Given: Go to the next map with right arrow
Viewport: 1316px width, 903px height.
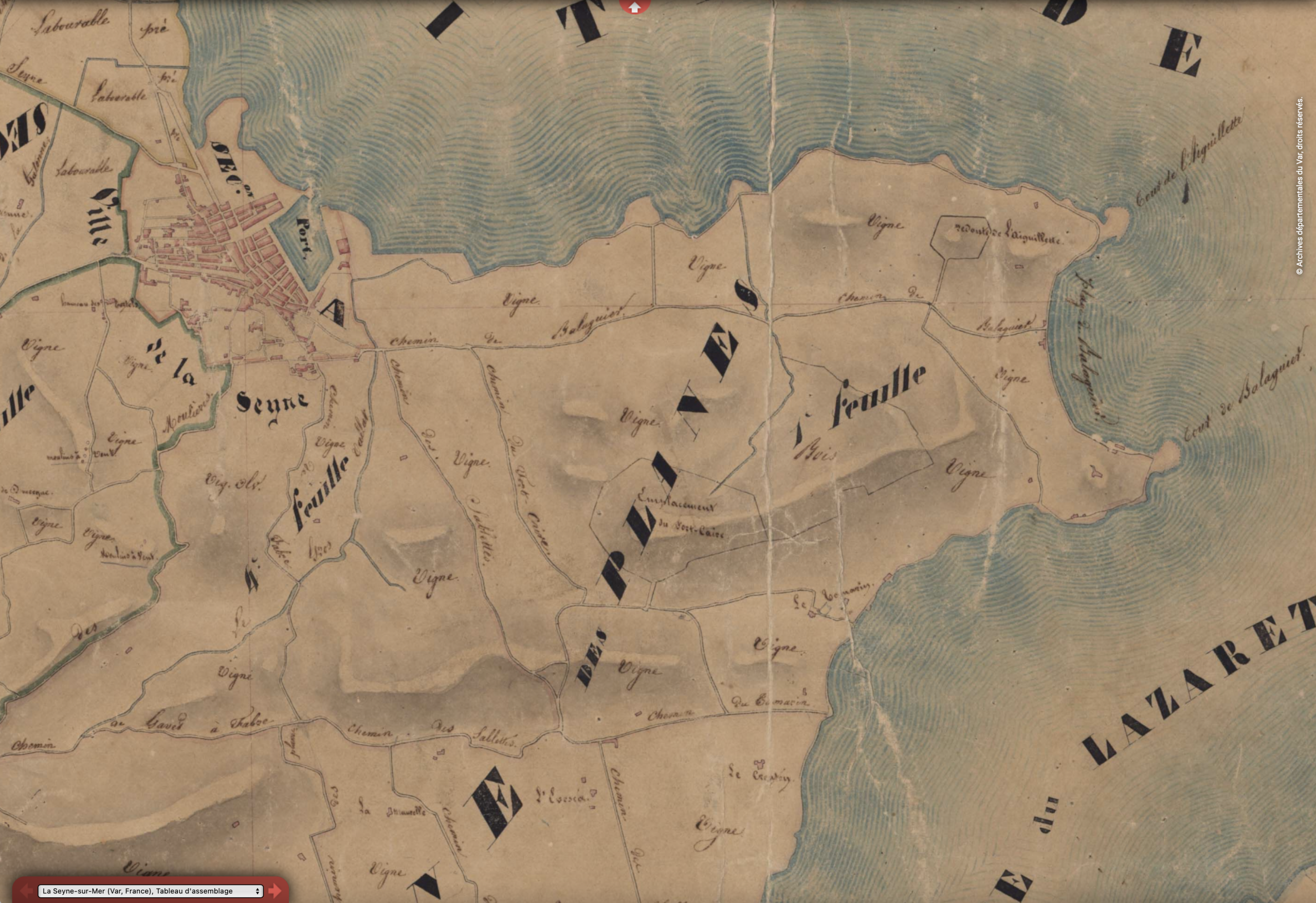Looking at the screenshot, I should pos(275,891).
